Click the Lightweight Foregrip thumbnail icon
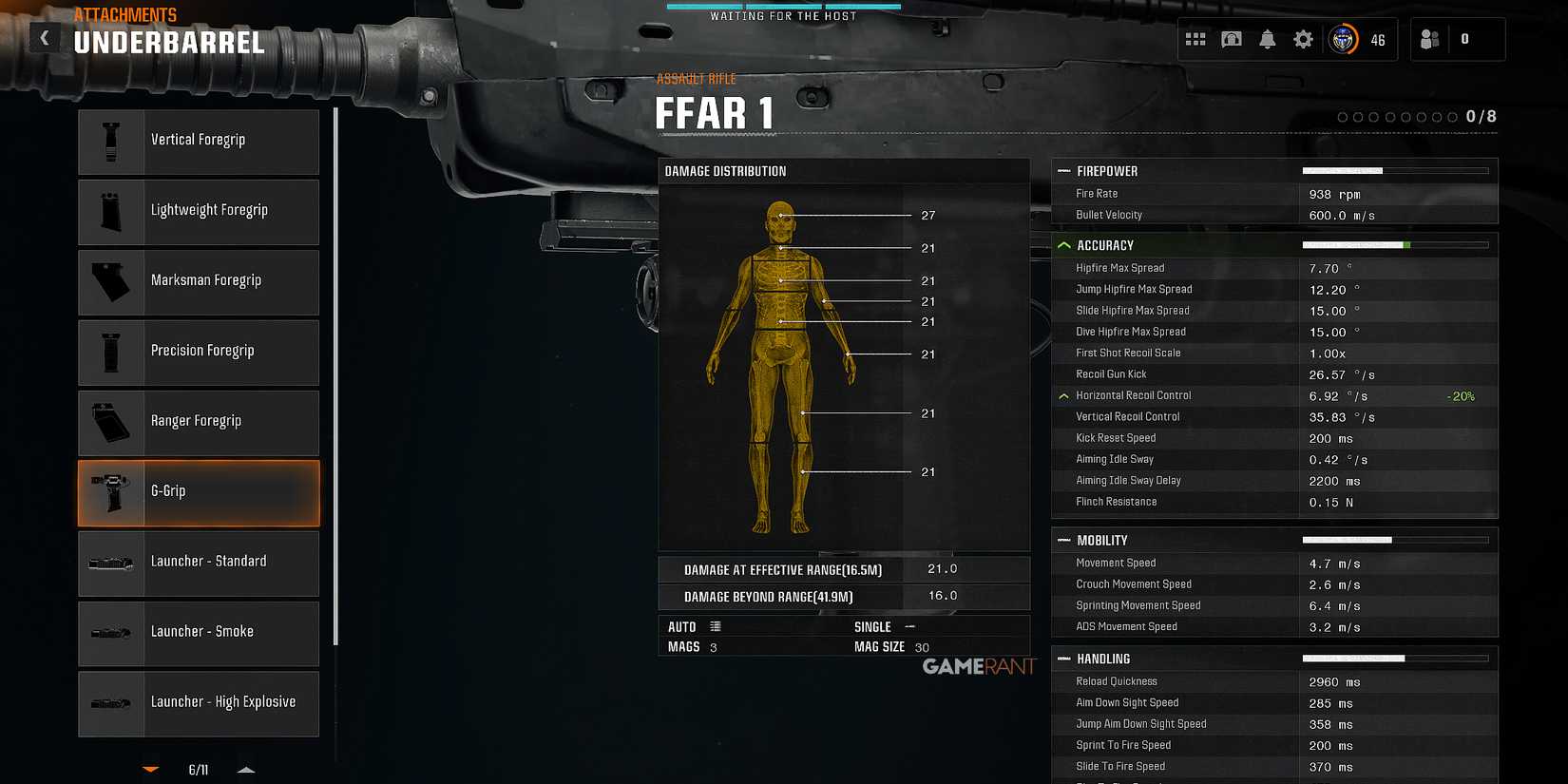 [111, 210]
